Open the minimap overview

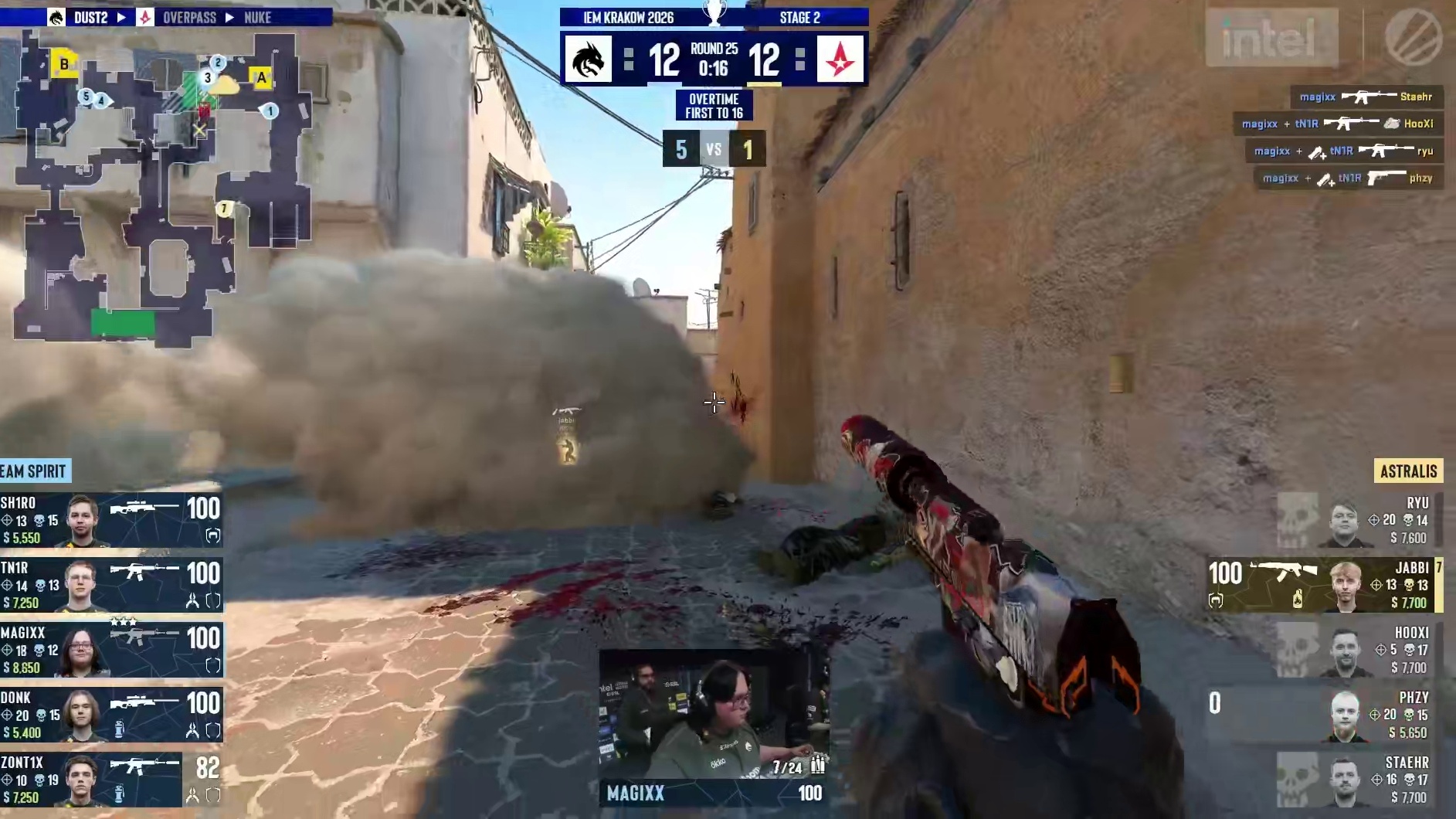[x=162, y=185]
